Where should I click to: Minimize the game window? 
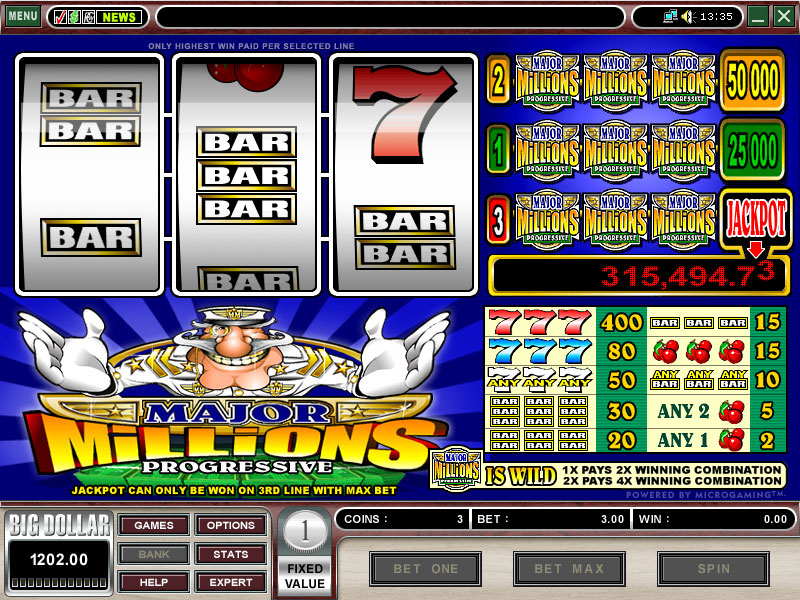point(758,16)
